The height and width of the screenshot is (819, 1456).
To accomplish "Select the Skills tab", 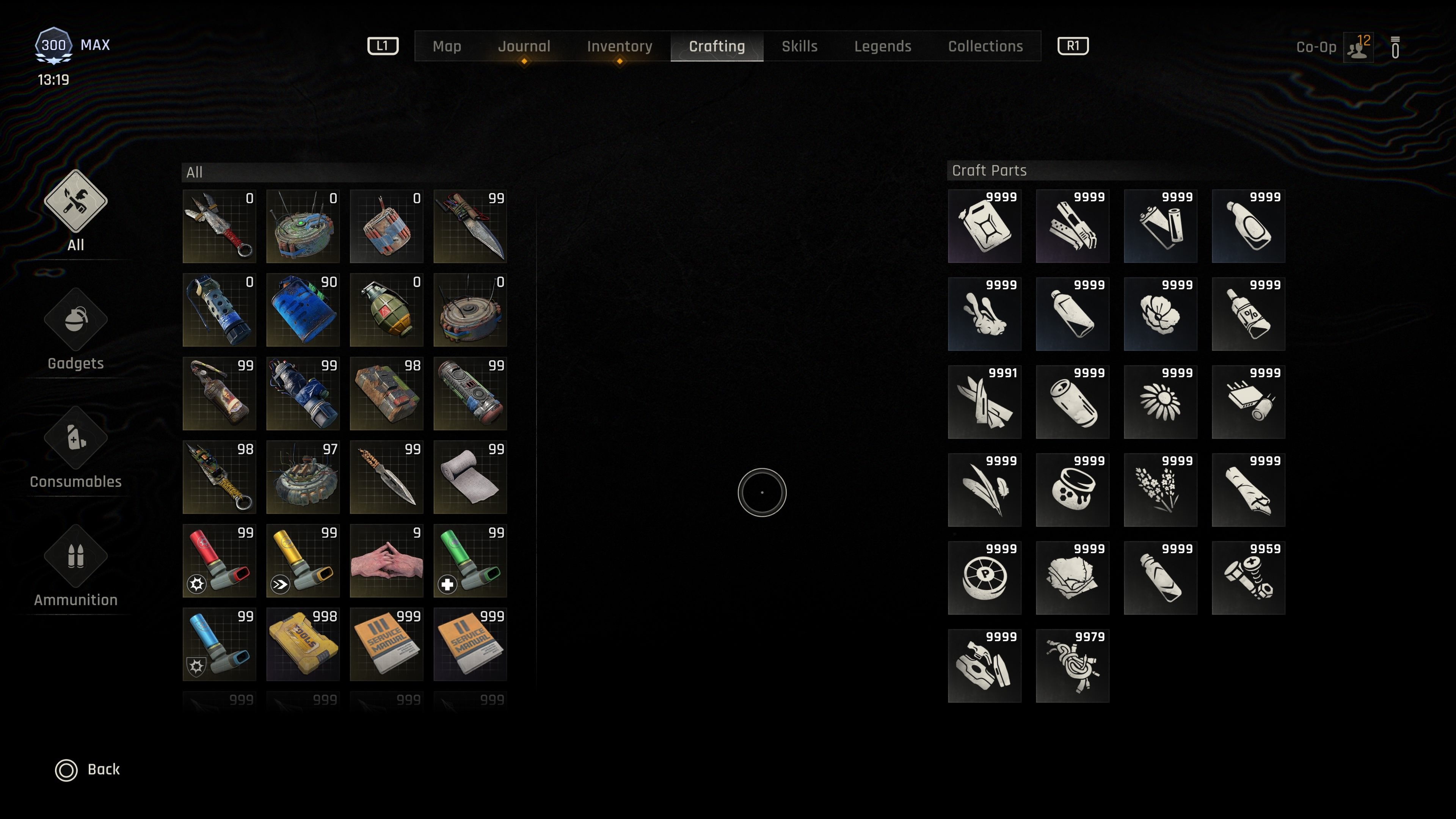I will 799,46.
